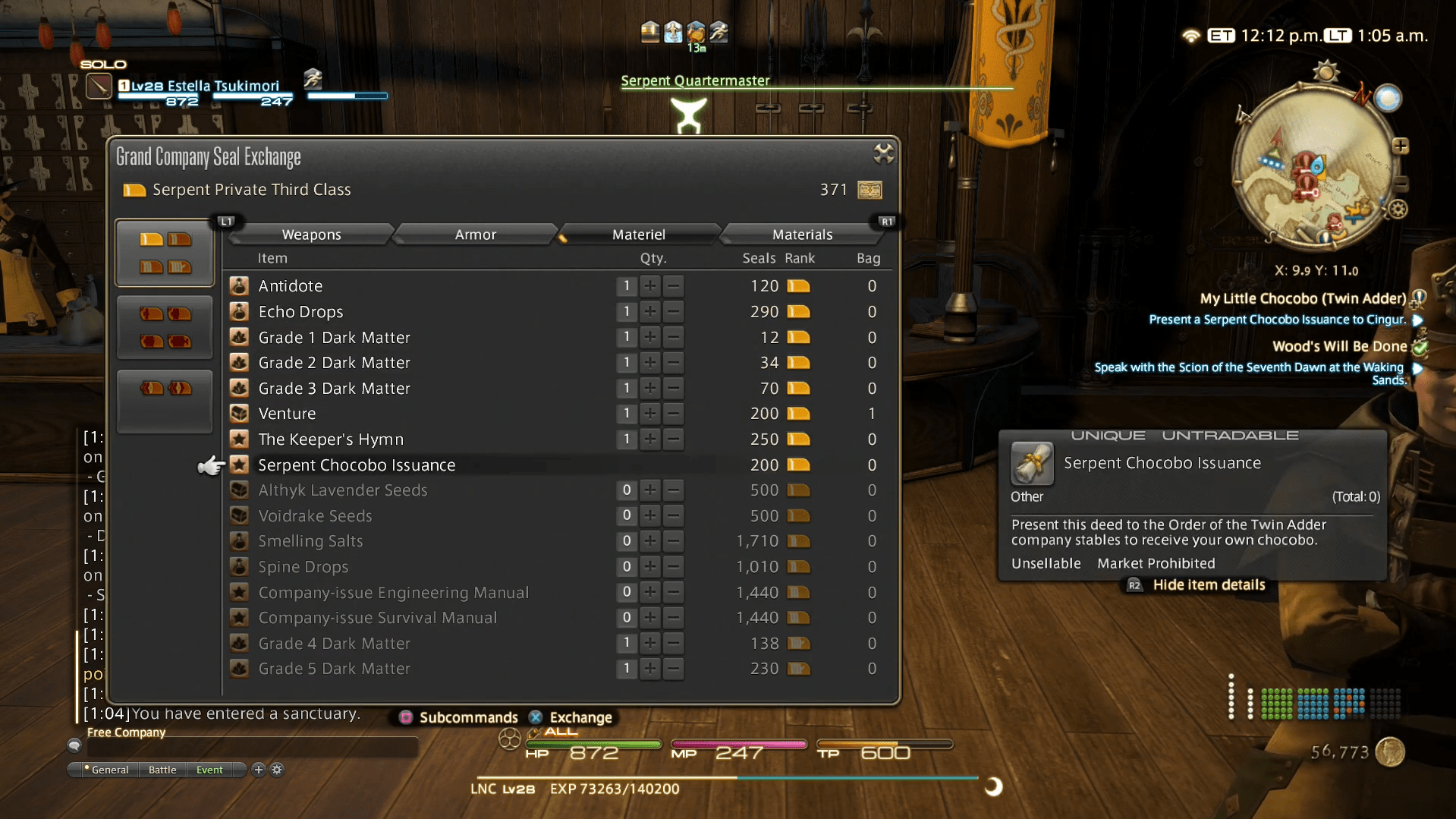Open the Event chat tab
This screenshot has height=819, width=1456.
[209, 770]
